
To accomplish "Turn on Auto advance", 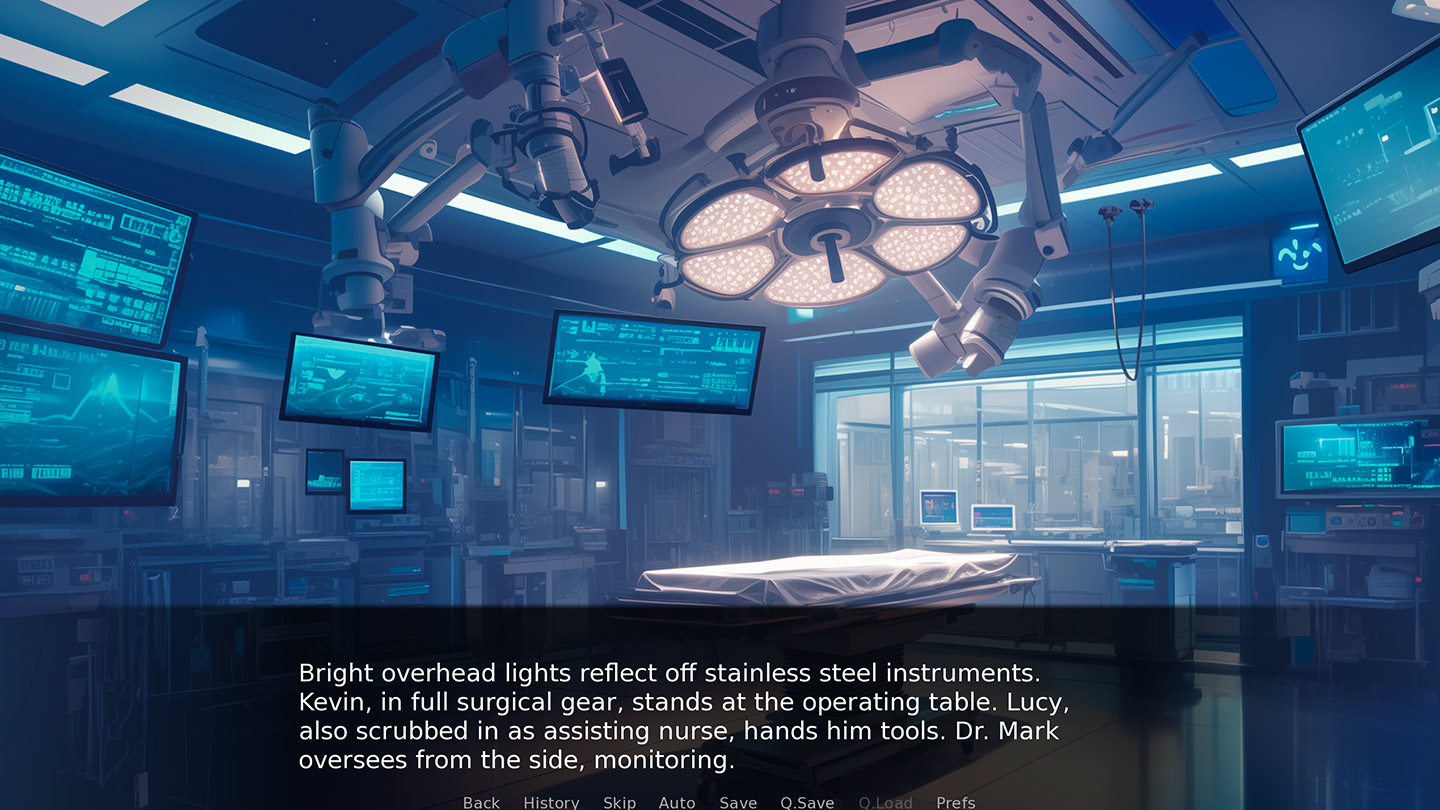I will (x=677, y=802).
